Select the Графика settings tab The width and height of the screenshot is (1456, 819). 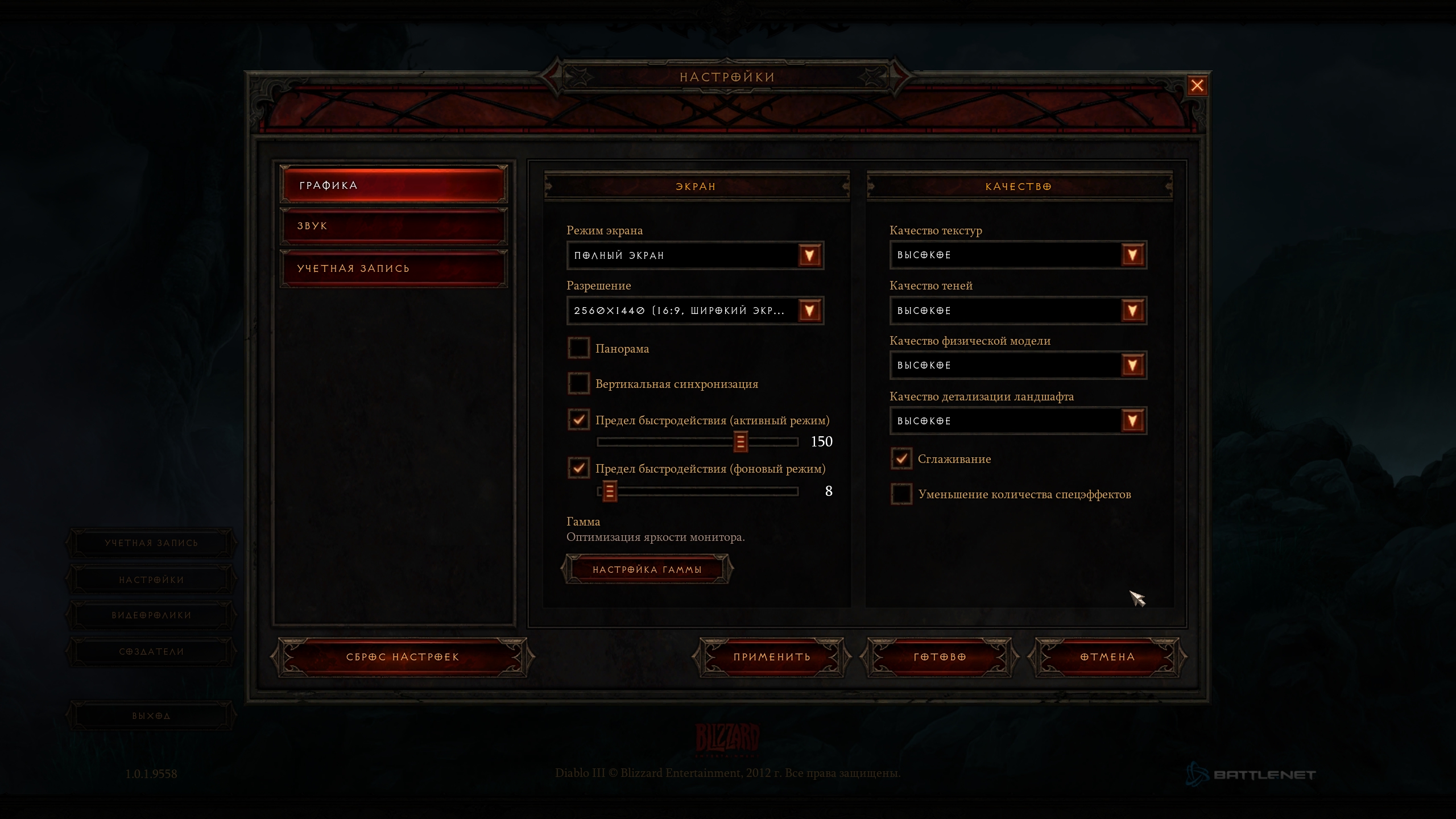click(393, 185)
